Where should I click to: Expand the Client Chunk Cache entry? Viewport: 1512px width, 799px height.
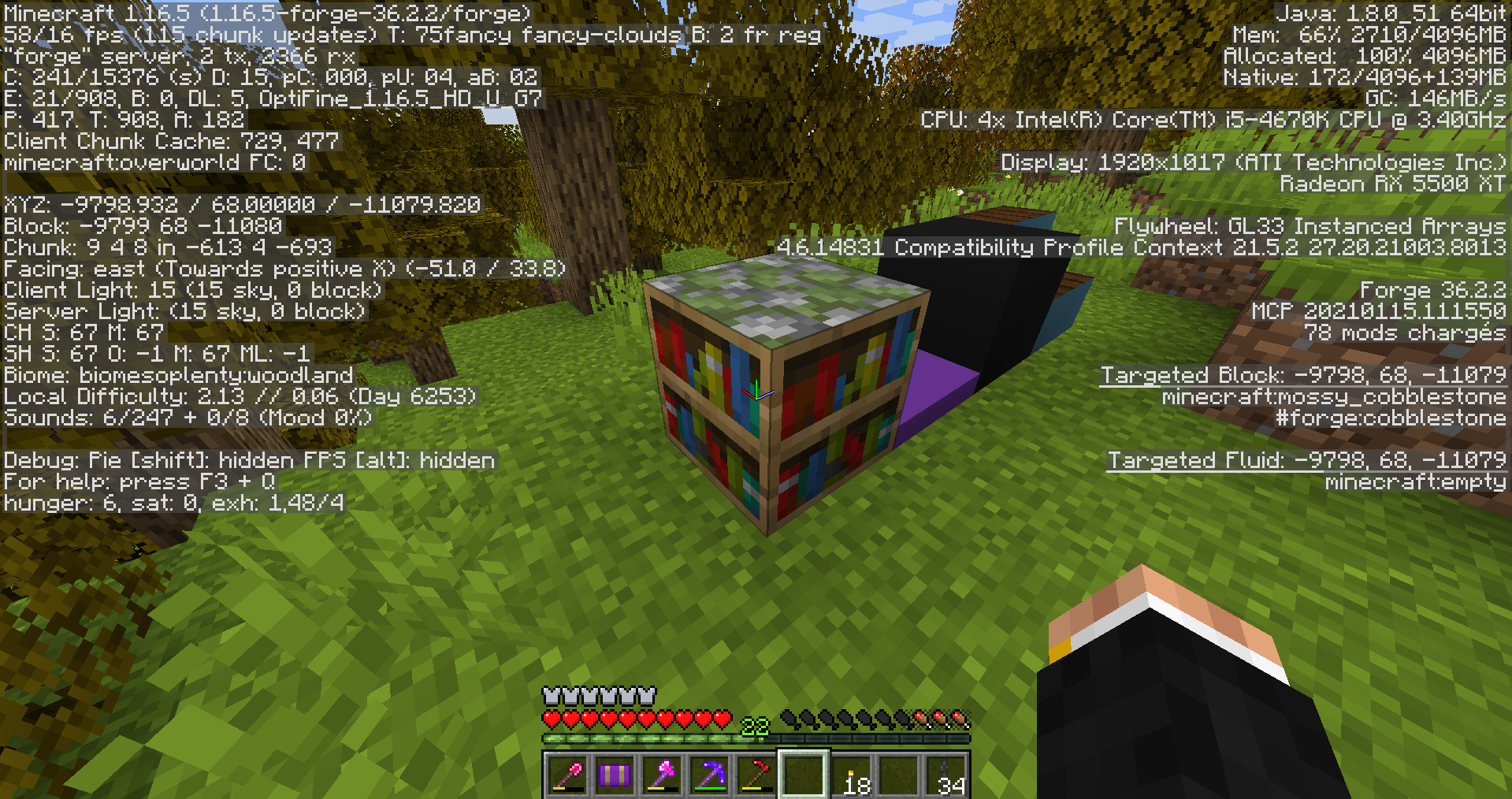(169, 141)
